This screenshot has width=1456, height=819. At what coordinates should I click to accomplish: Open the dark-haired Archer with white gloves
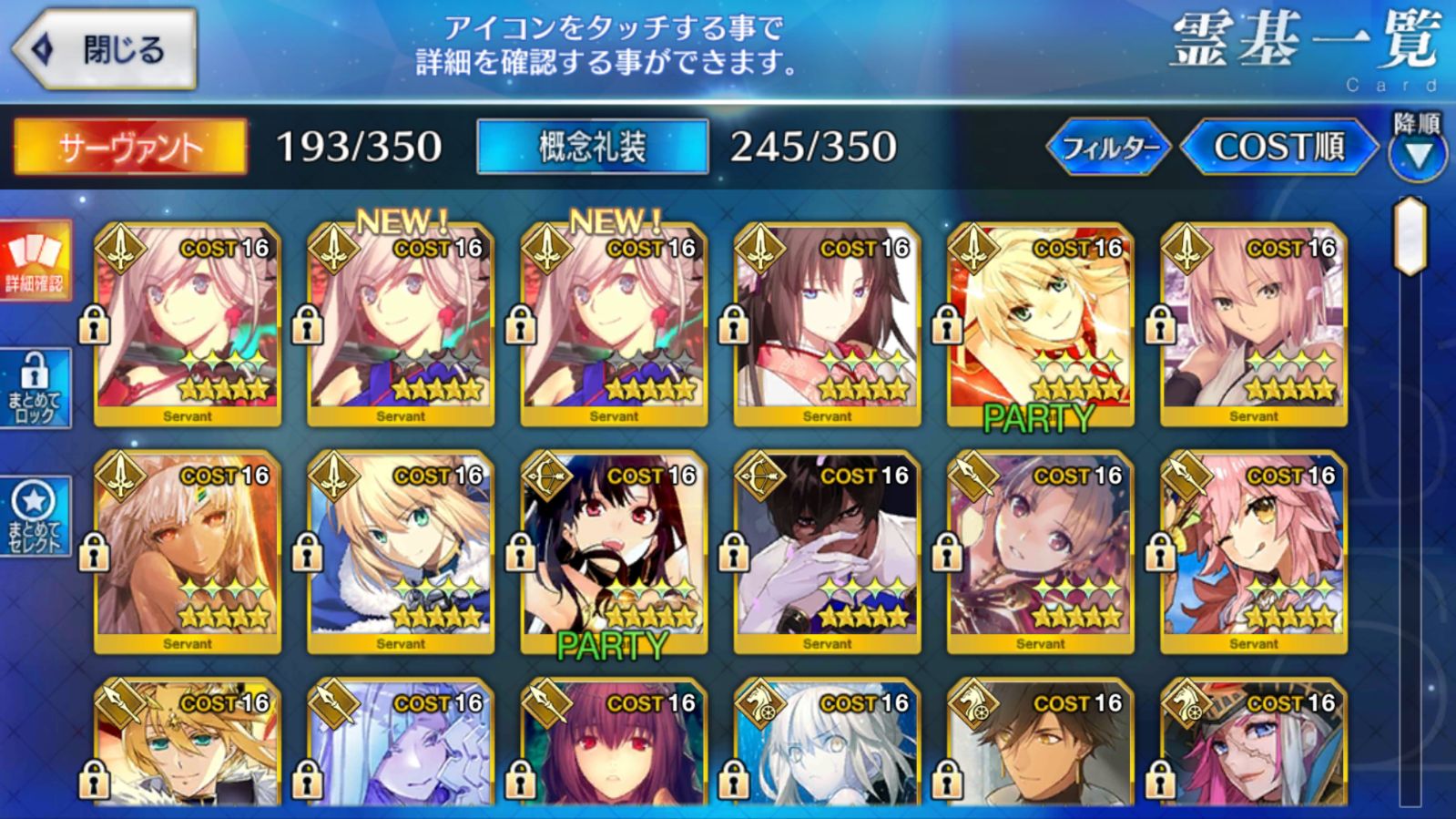(x=827, y=553)
